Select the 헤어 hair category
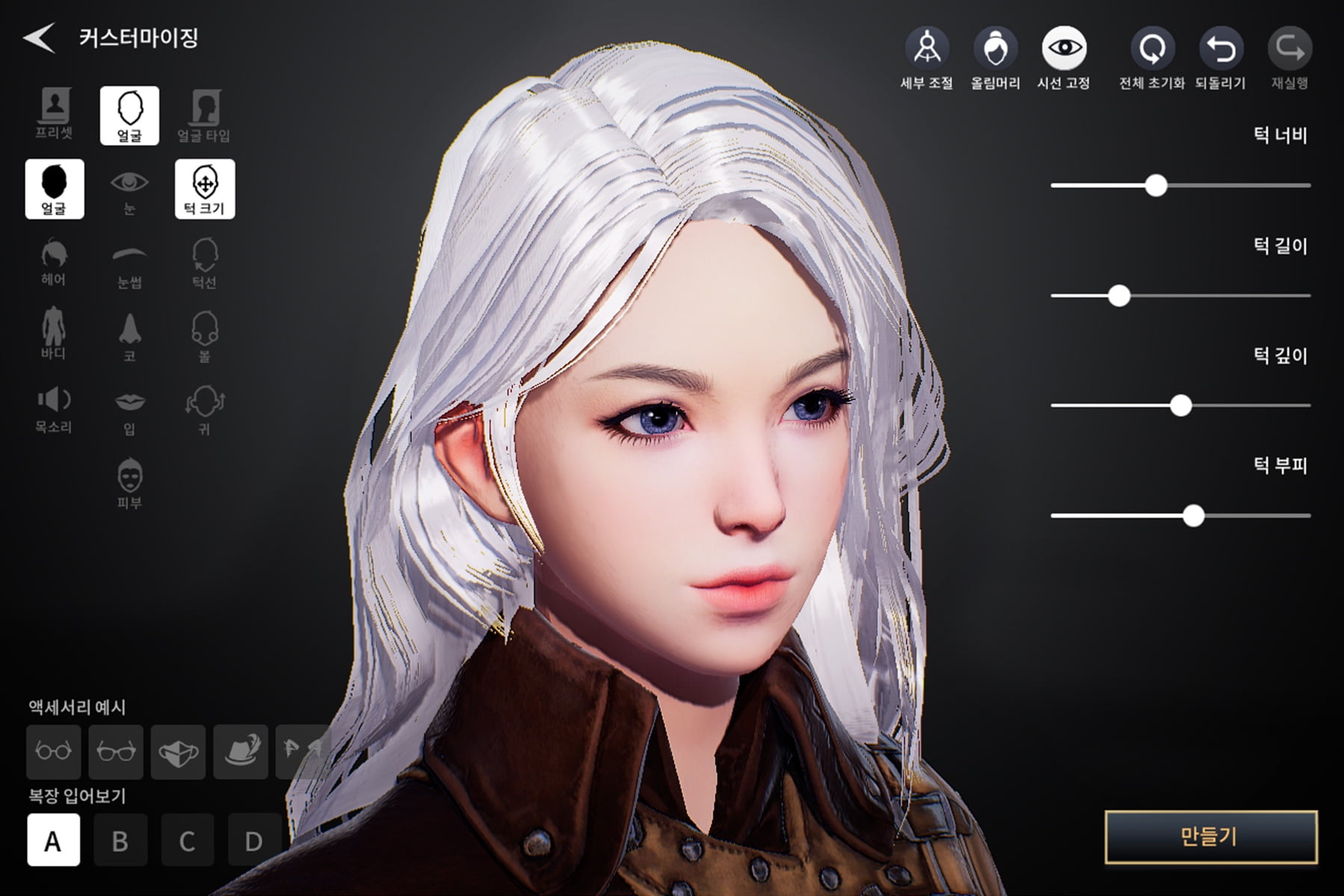 (x=54, y=262)
